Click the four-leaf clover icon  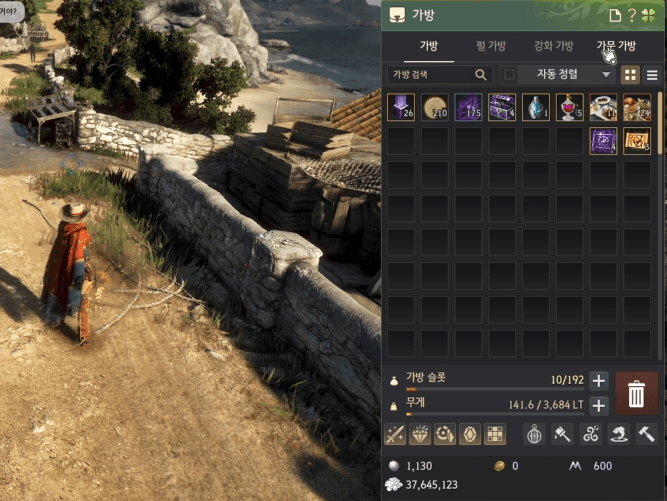650,15
